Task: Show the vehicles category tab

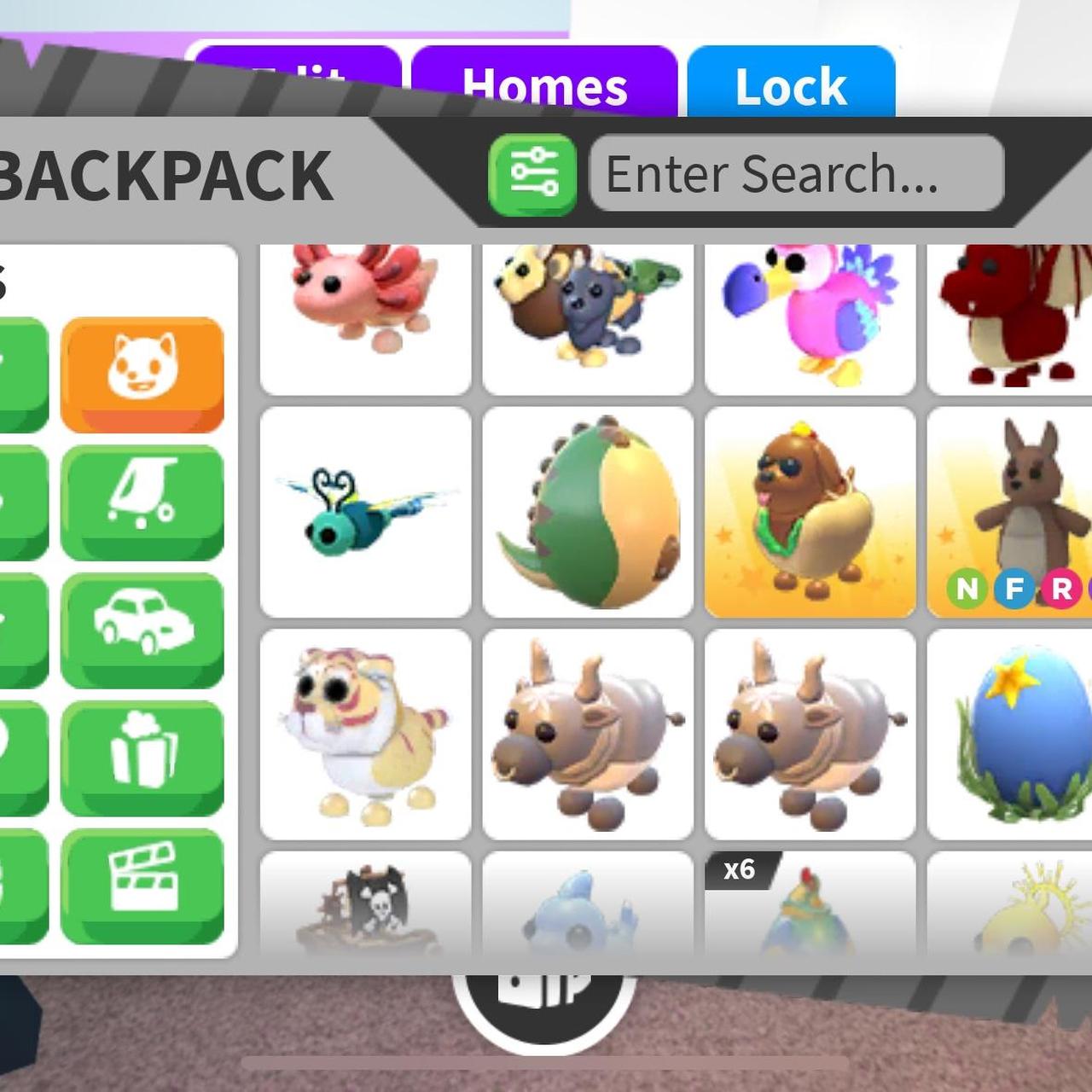Action: [x=142, y=630]
